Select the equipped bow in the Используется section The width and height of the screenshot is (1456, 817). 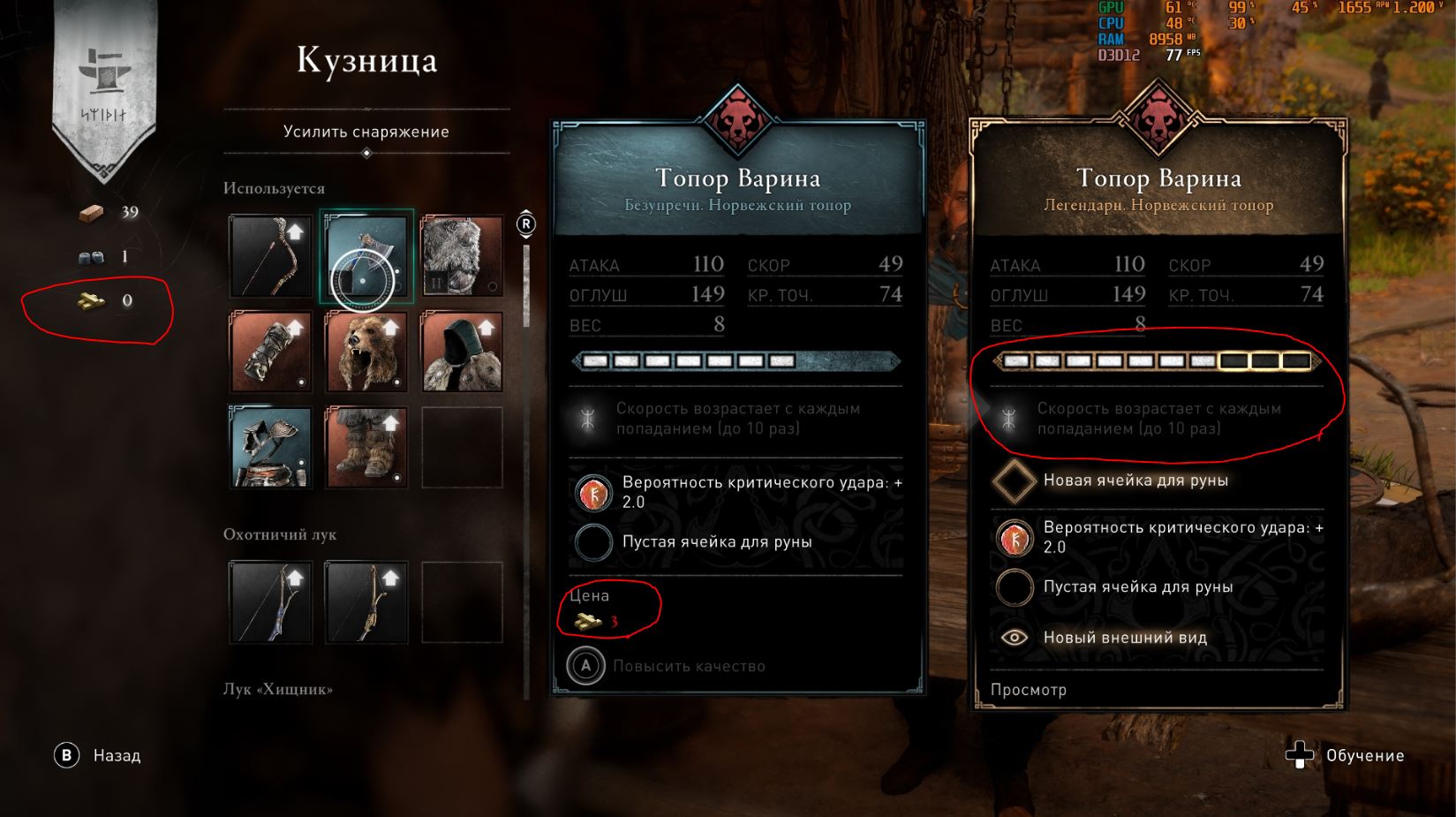click(271, 256)
